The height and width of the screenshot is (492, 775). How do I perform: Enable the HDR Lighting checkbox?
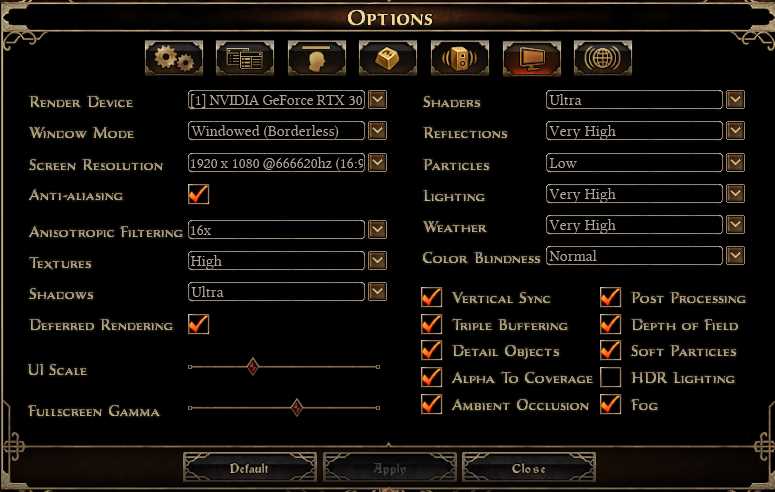coord(611,377)
